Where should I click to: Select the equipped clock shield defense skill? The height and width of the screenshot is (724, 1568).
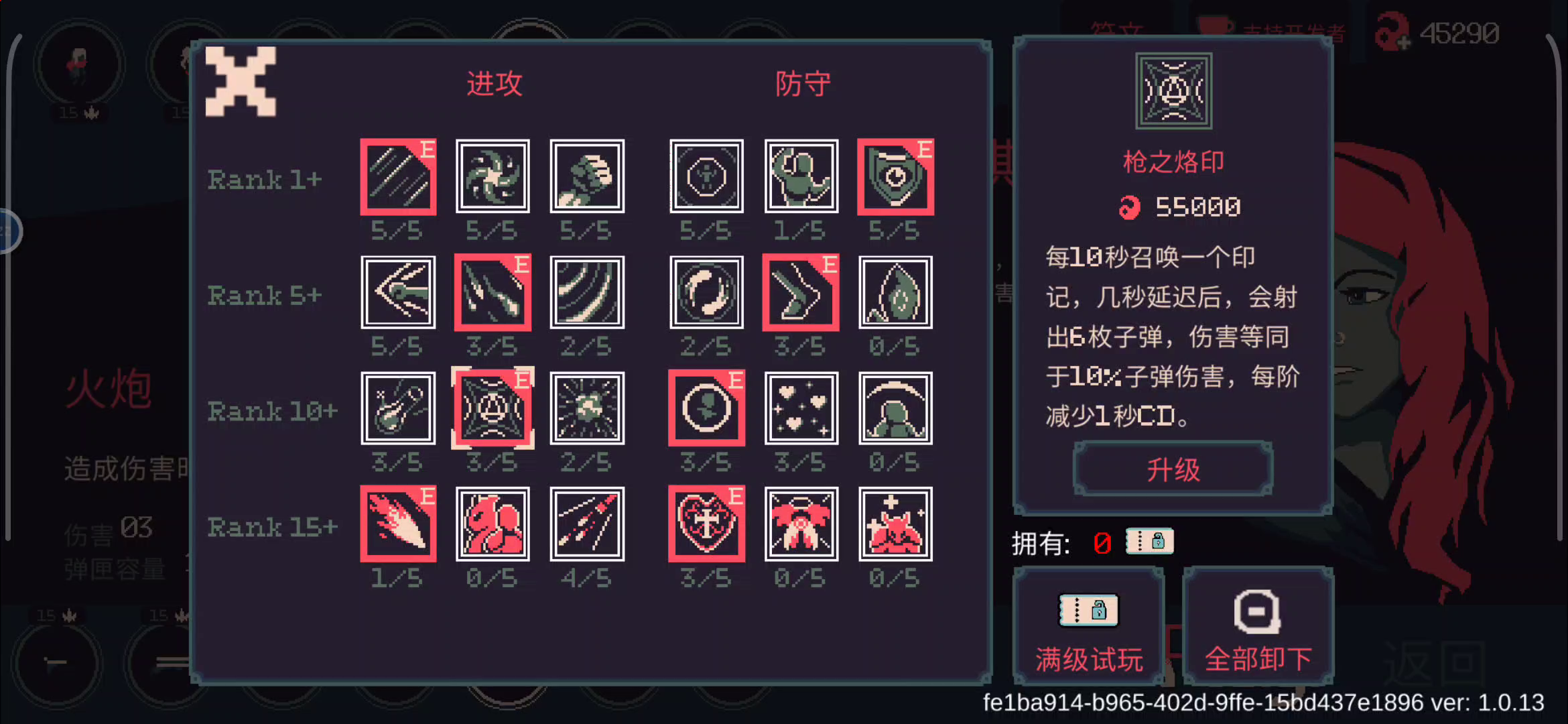point(895,176)
